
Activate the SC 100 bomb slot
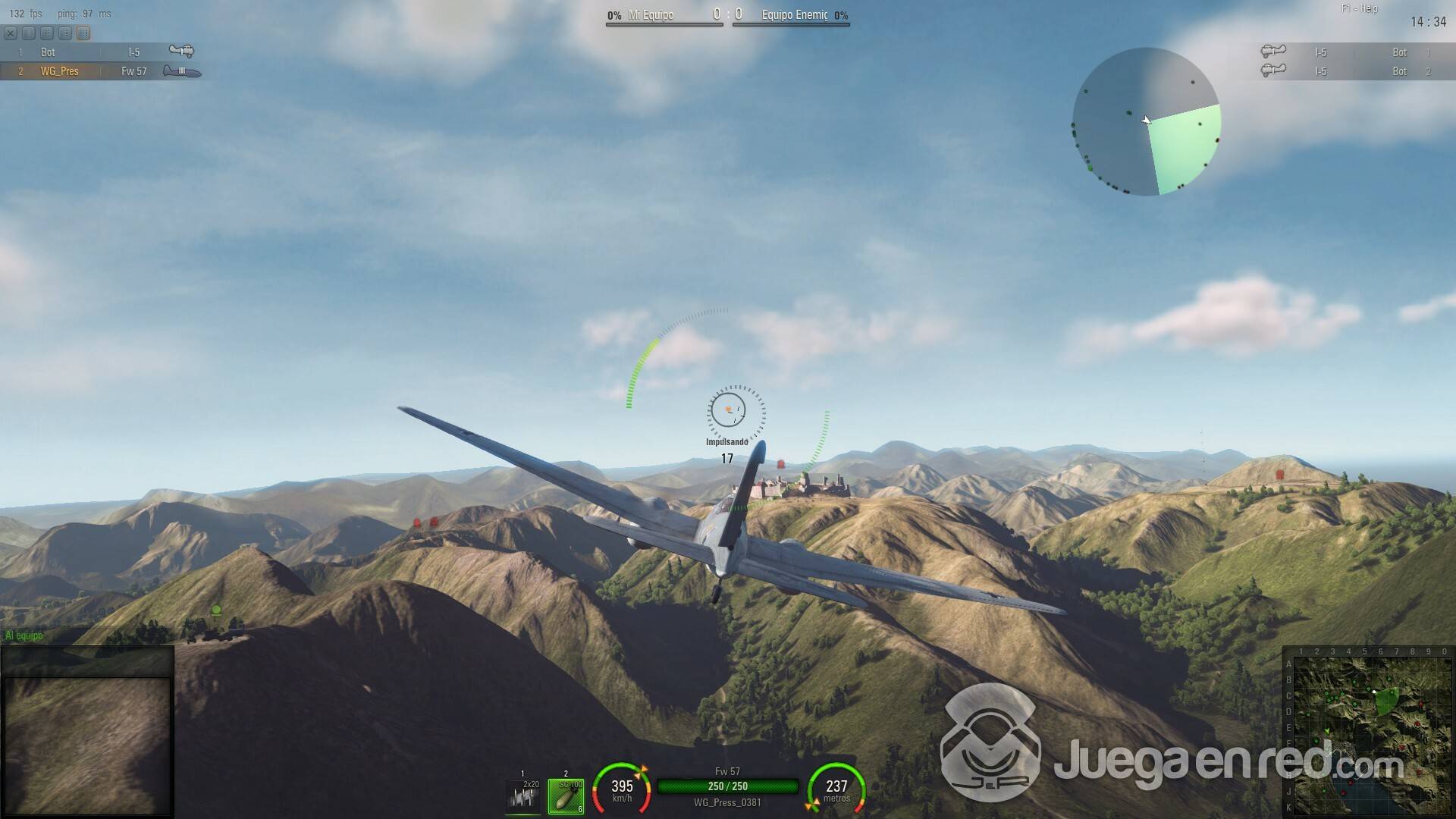tap(566, 795)
